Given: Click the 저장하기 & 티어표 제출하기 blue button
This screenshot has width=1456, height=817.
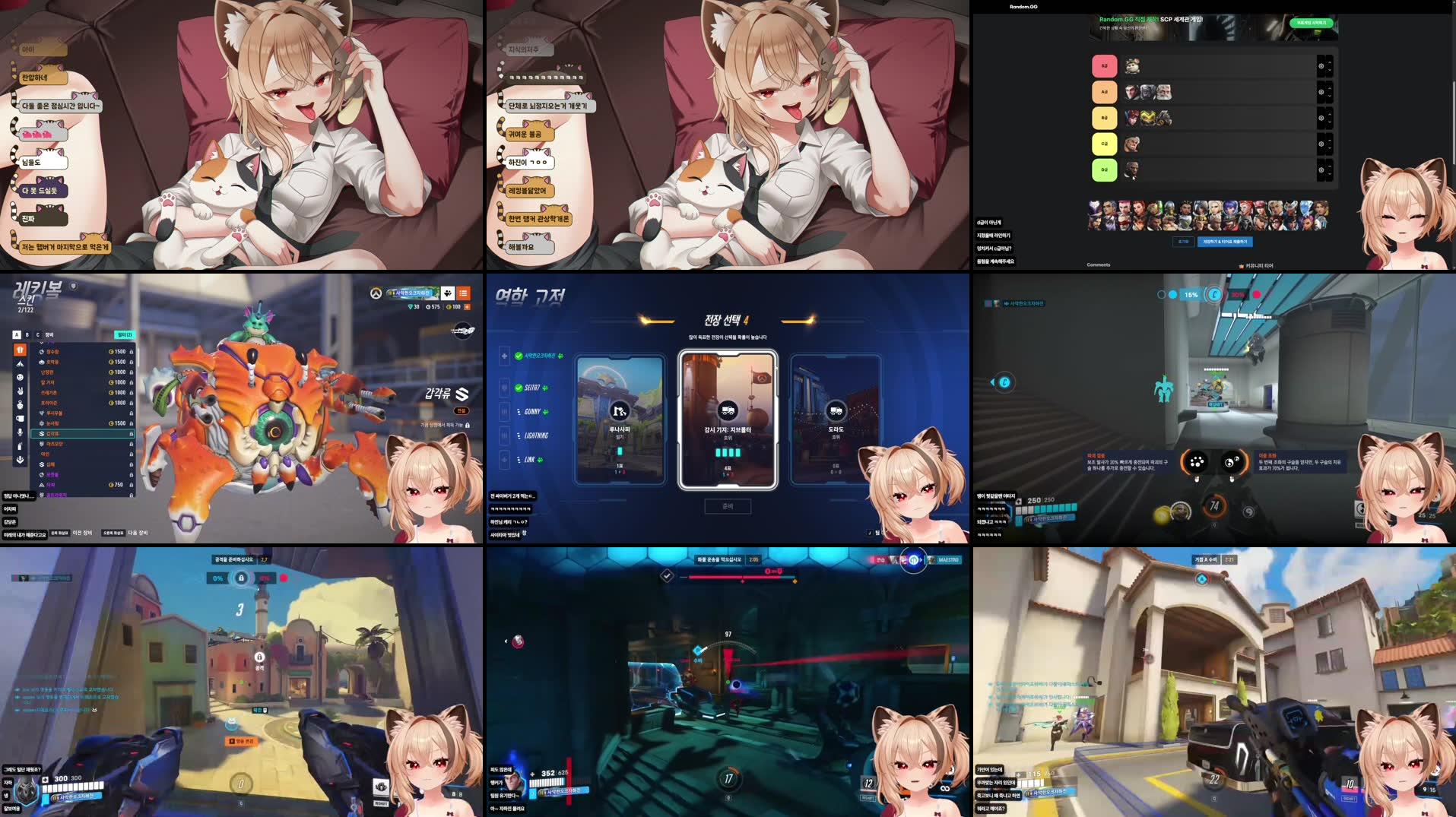Looking at the screenshot, I should [x=1225, y=242].
